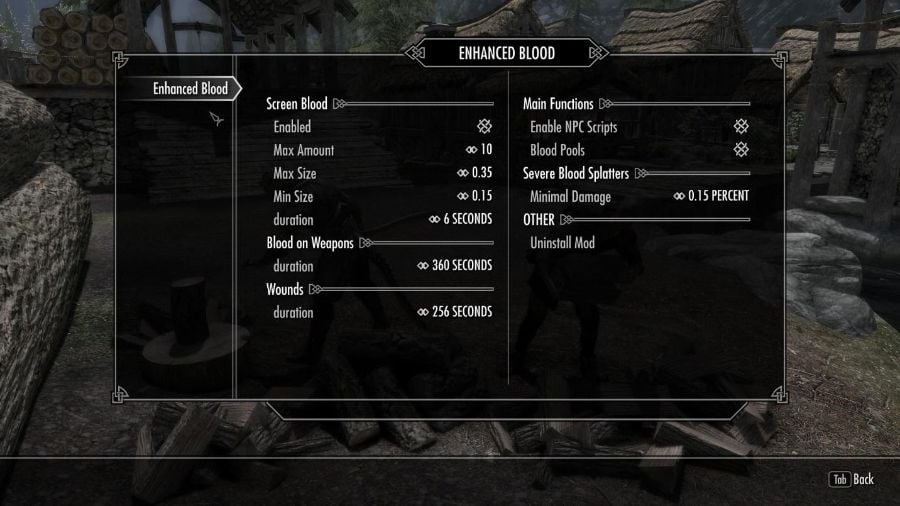This screenshot has height=506, width=900.
Task: Select the Enhanced Blood page entry
Action: [190, 89]
